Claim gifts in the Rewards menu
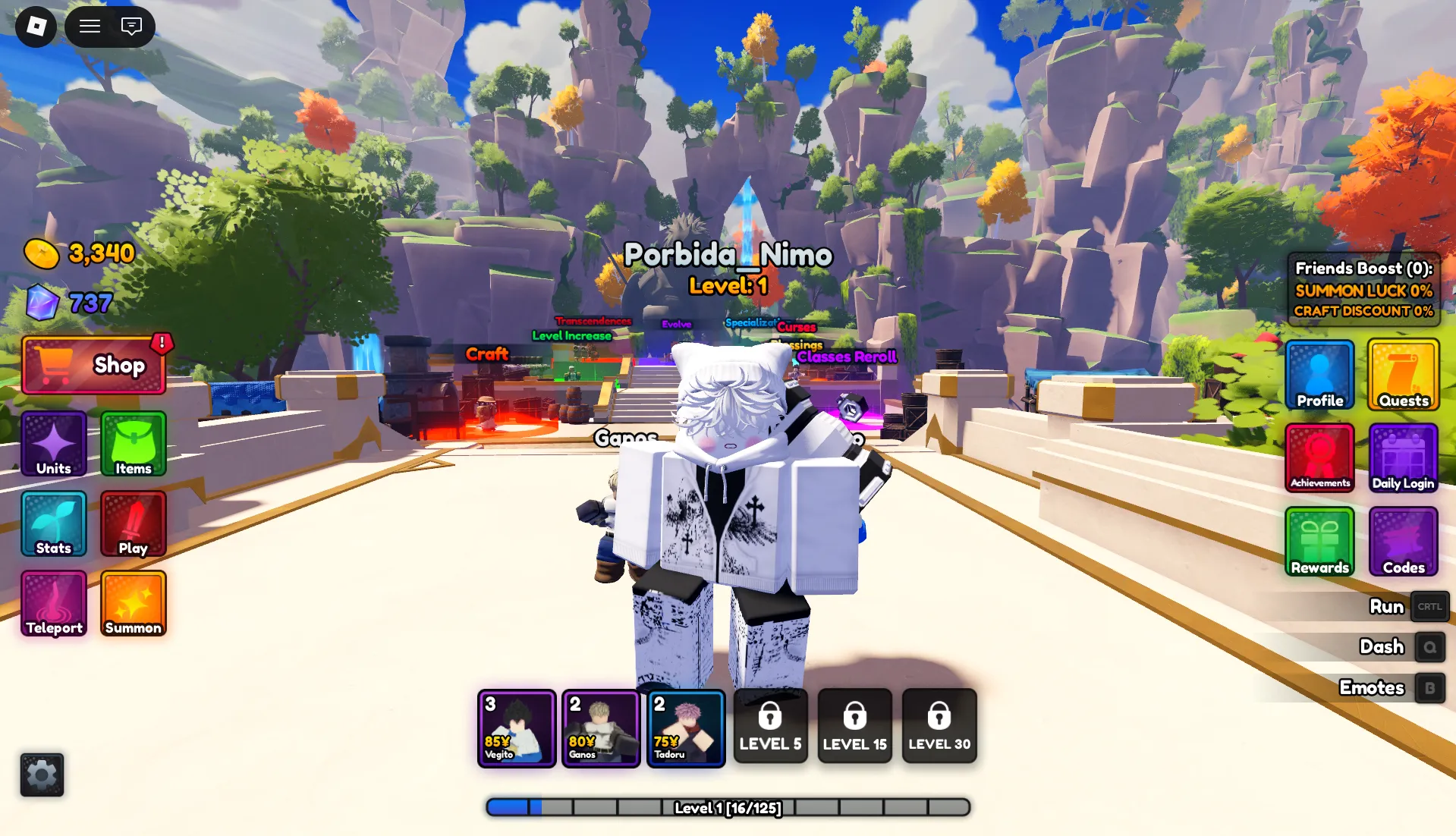 [x=1319, y=542]
